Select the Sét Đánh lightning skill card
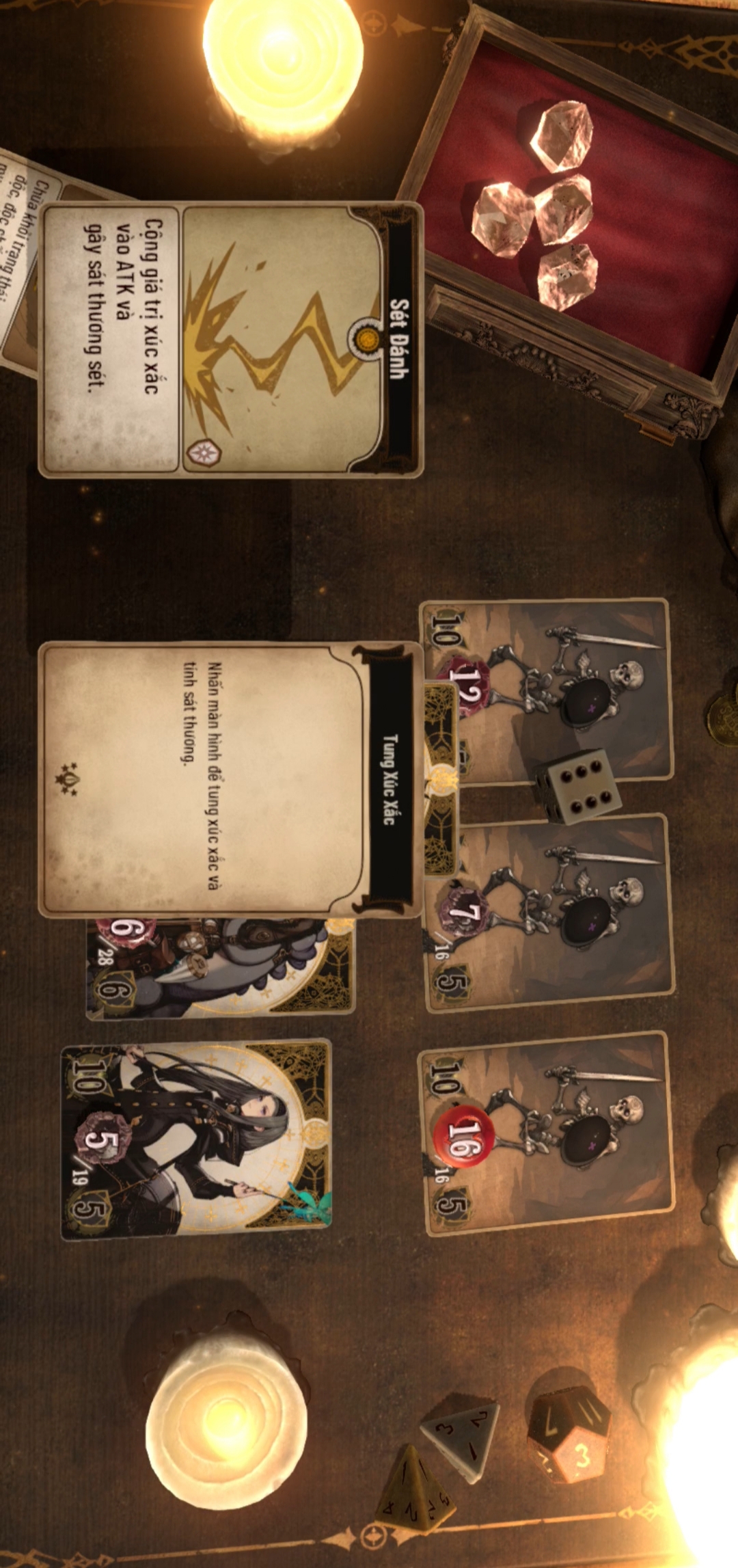 pyautogui.click(x=231, y=340)
